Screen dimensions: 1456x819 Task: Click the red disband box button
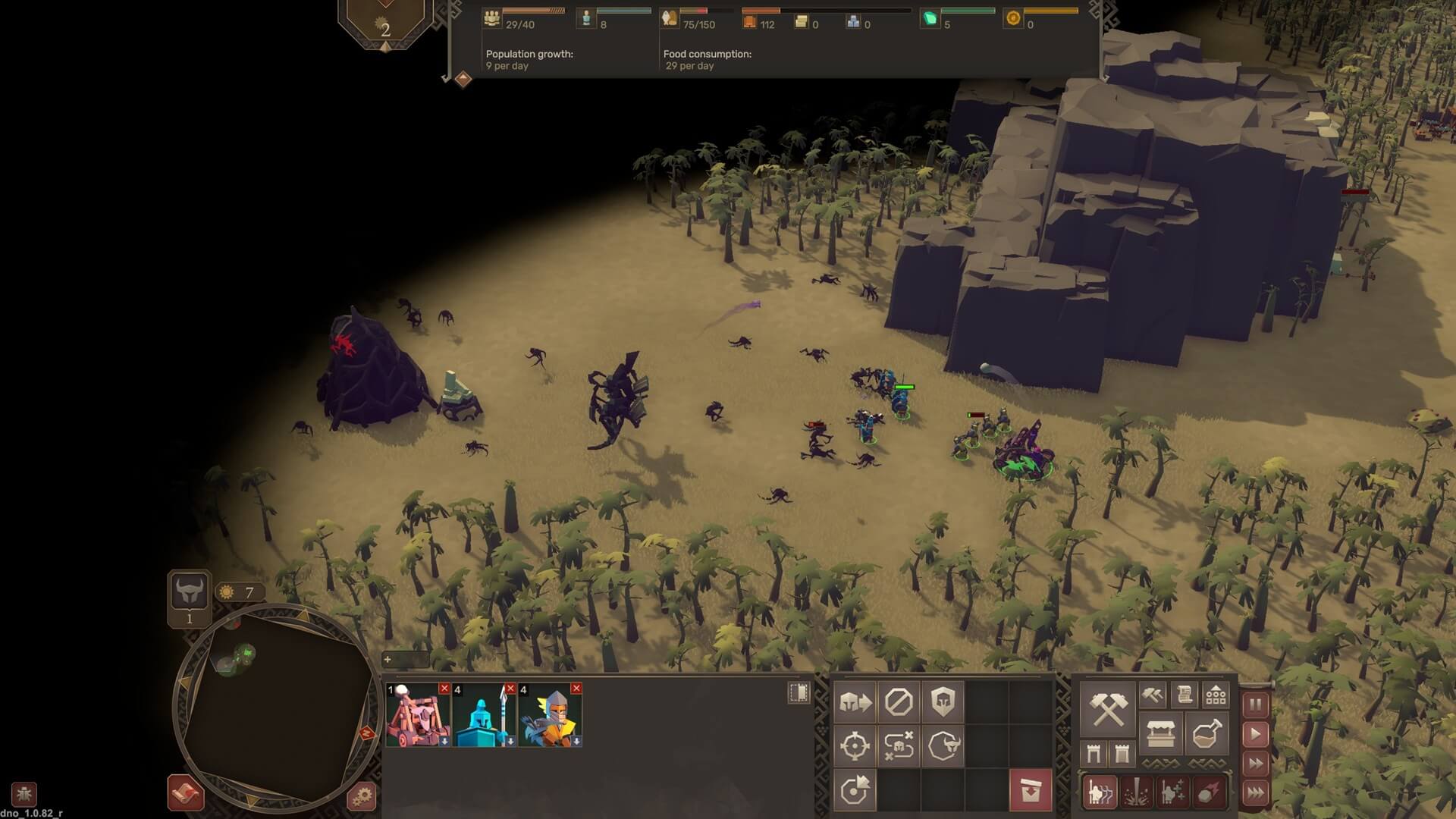pyautogui.click(x=1031, y=790)
